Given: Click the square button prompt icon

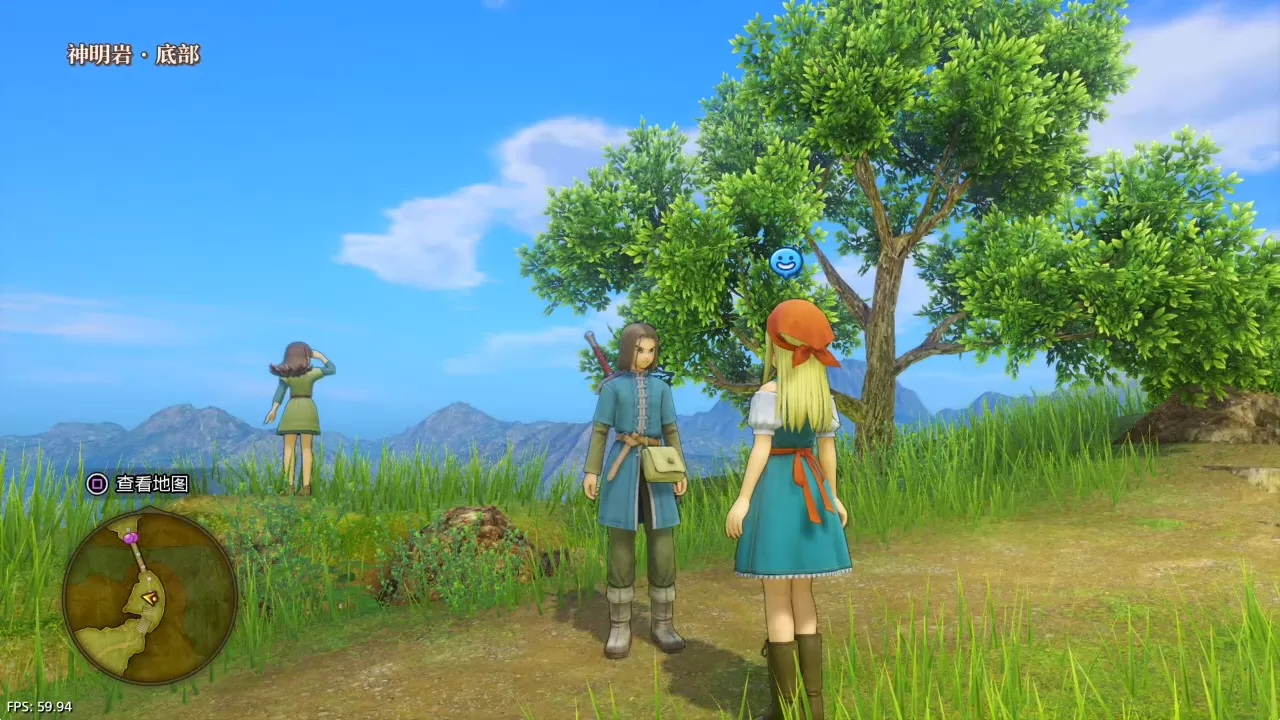Looking at the screenshot, I should click(x=97, y=485).
